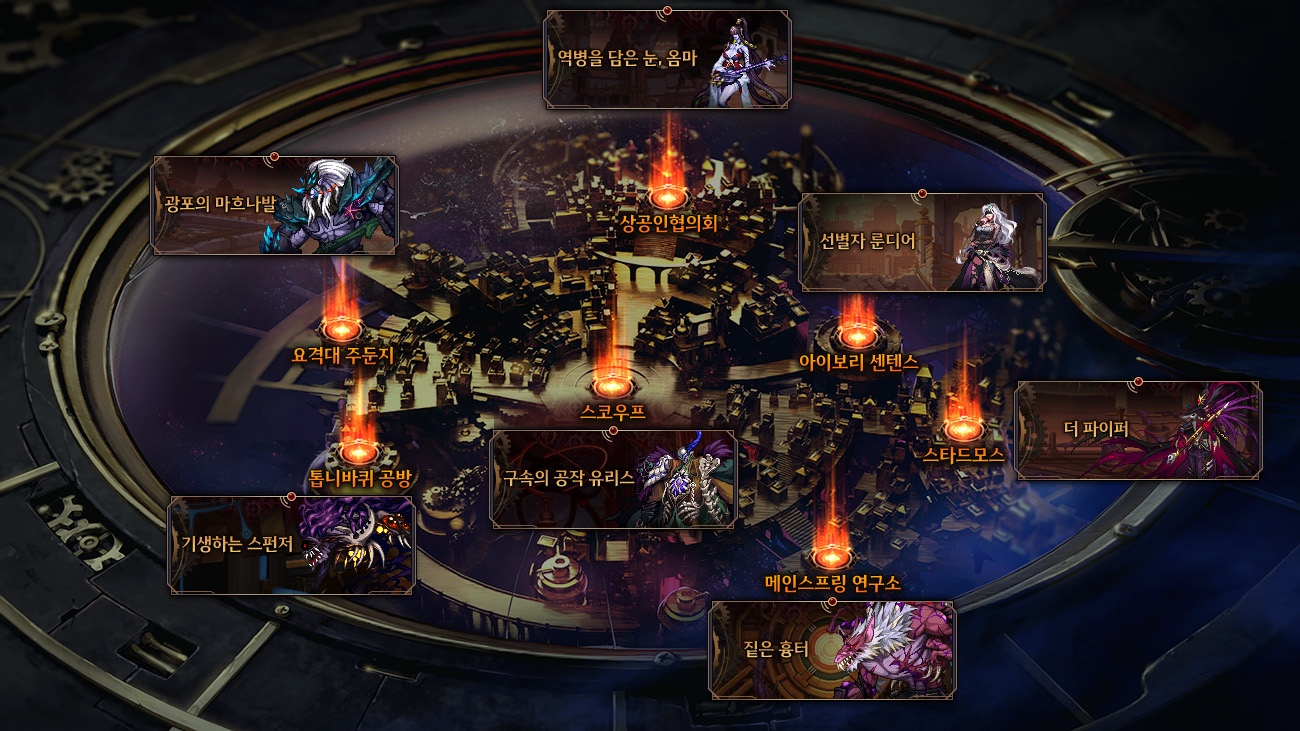Choose the 기생하는 스펀저 boss card
The image size is (1300, 731).
[x=291, y=545]
